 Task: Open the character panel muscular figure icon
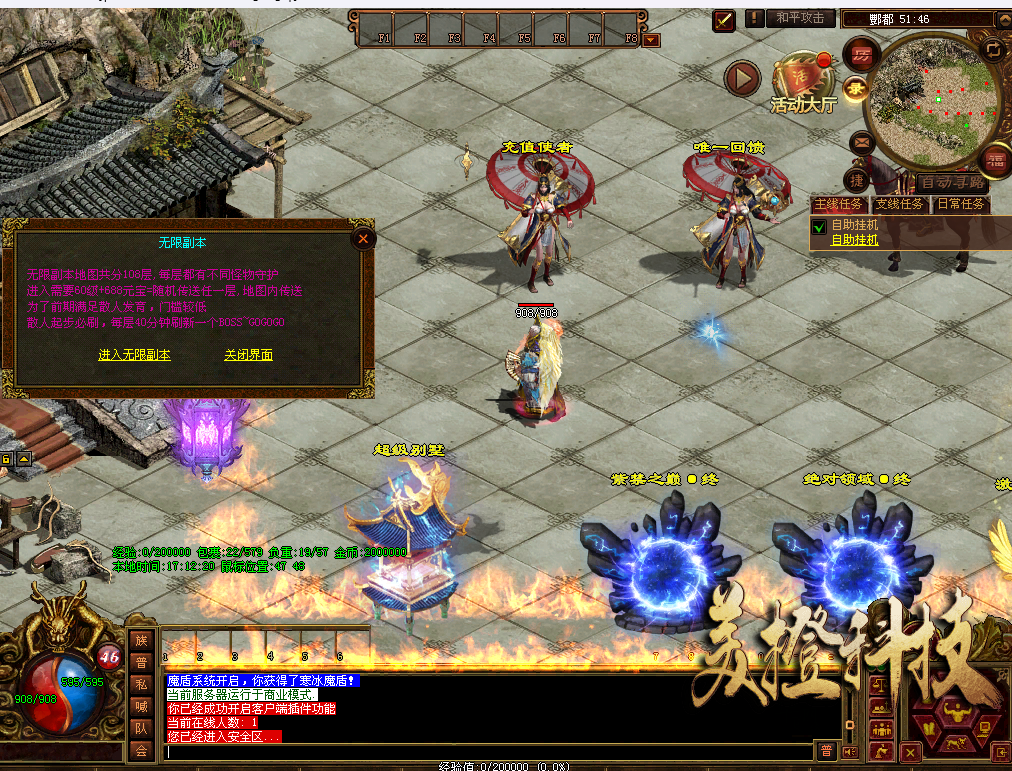coord(955,714)
